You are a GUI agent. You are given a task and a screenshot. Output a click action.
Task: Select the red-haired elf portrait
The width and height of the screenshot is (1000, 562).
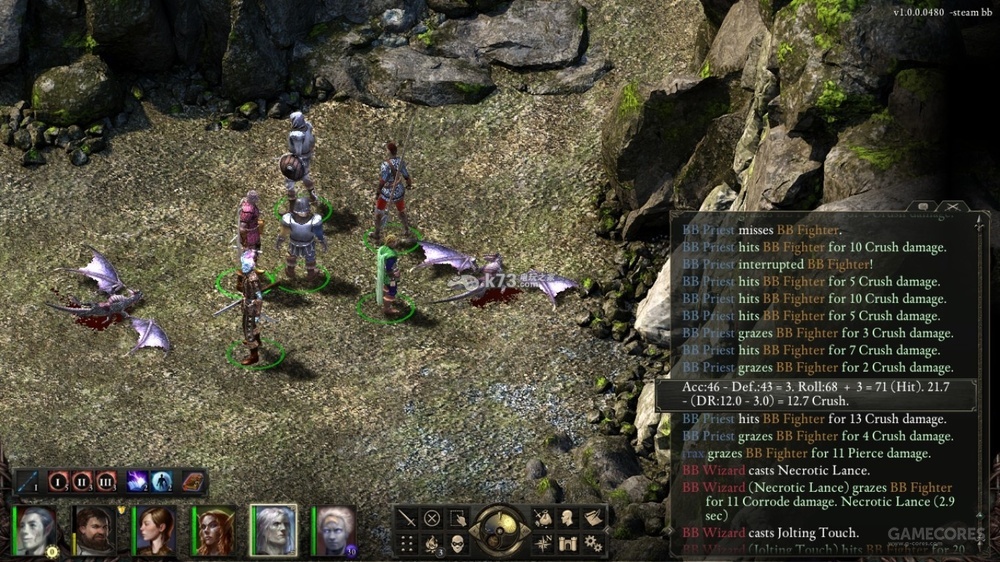(213, 530)
